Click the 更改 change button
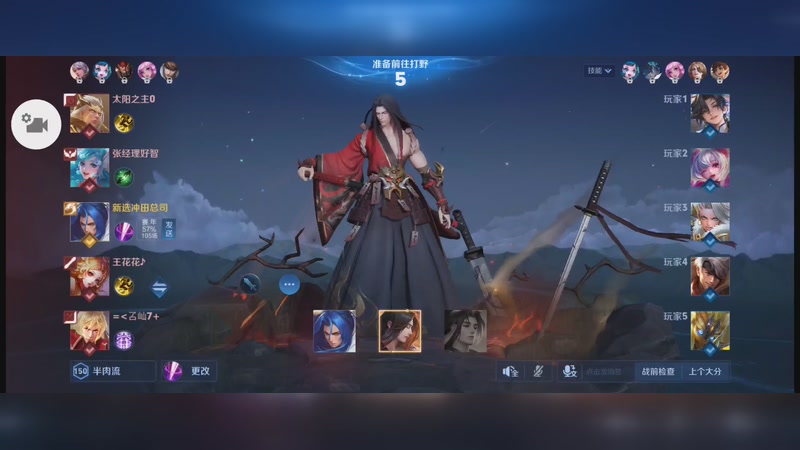800x450 pixels. point(189,371)
